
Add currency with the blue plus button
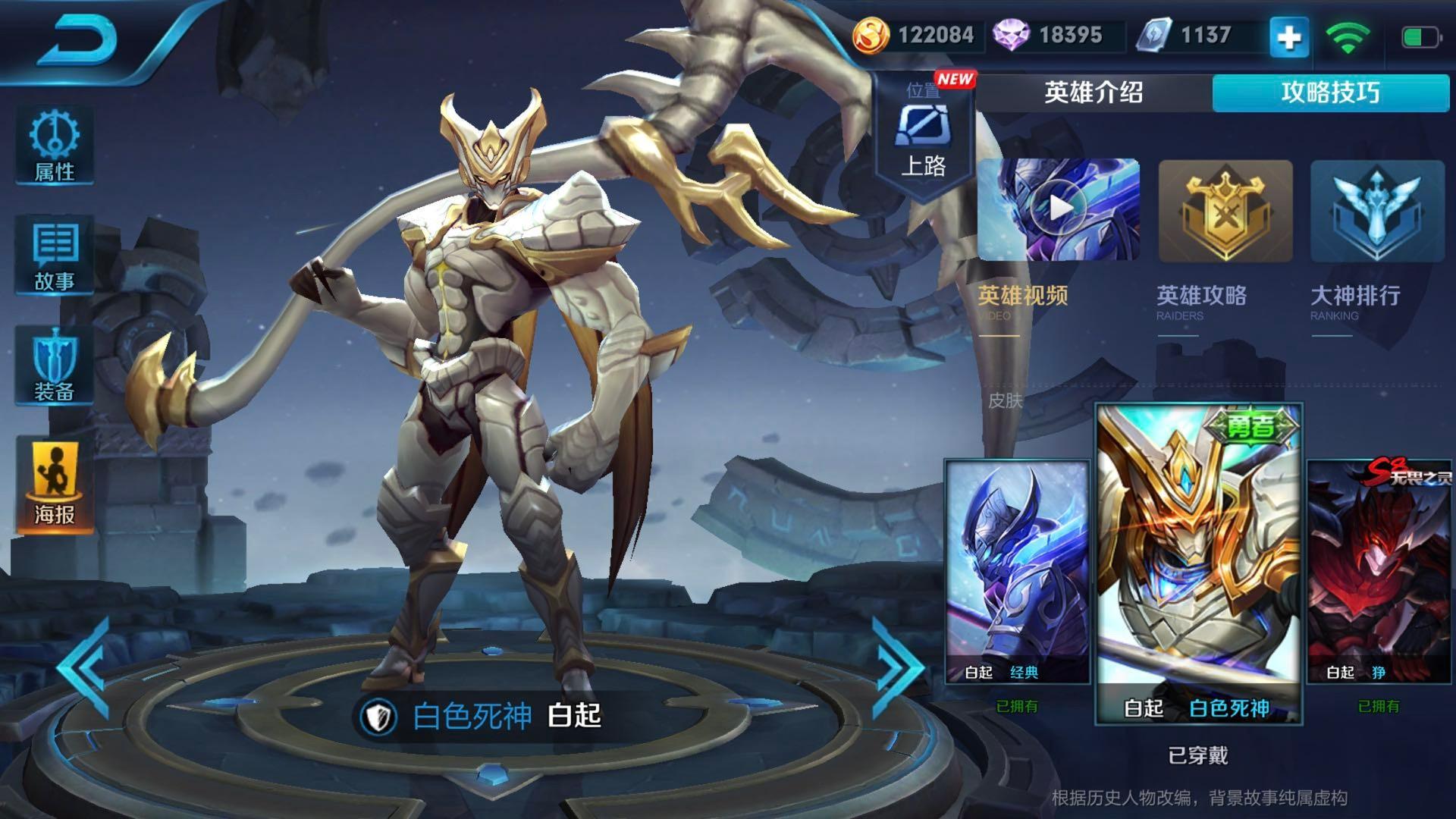(1289, 37)
